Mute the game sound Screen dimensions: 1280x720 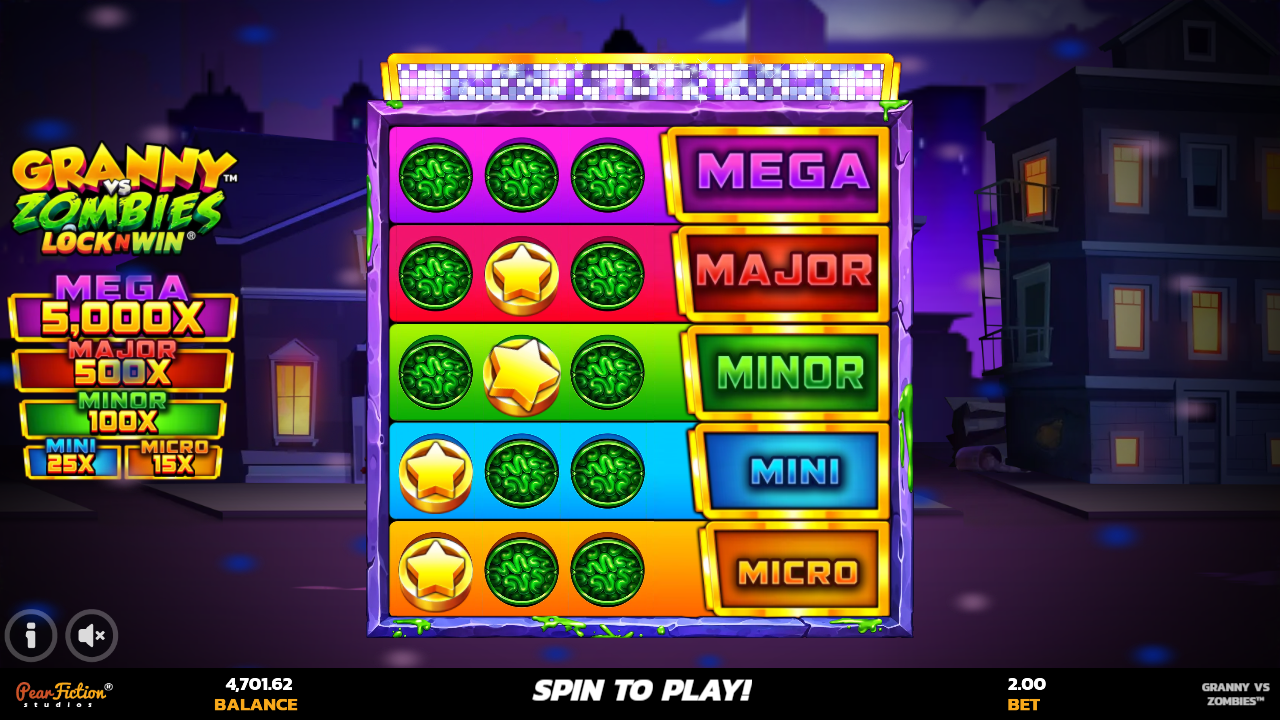point(91,635)
